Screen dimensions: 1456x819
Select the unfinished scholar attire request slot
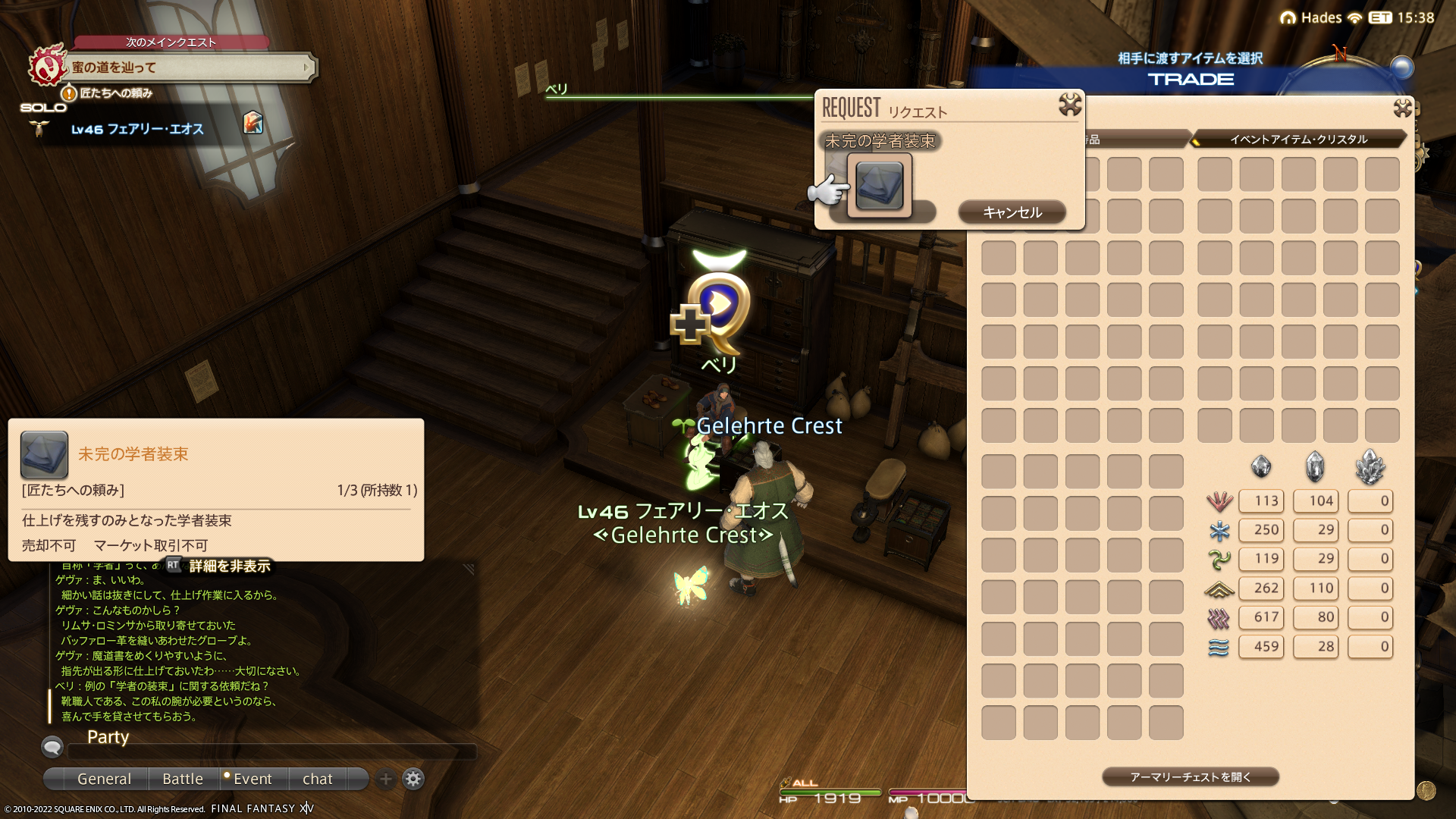pos(879,185)
